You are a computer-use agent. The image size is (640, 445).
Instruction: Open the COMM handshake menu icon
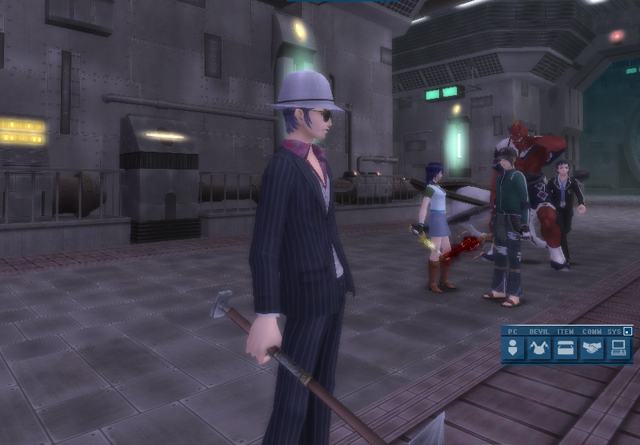pyautogui.click(x=593, y=348)
